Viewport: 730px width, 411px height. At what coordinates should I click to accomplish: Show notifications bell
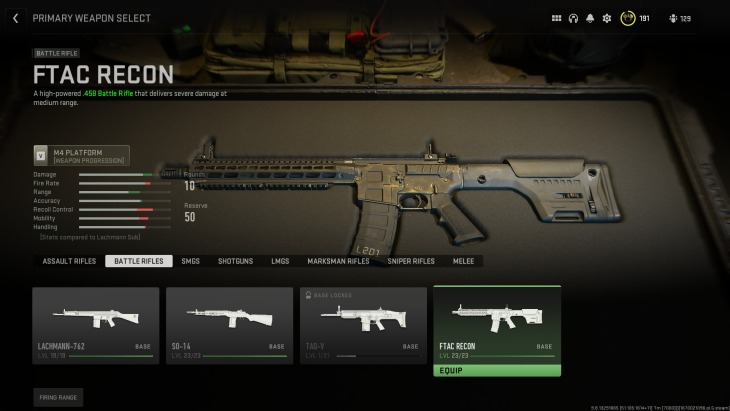pyautogui.click(x=590, y=18)
